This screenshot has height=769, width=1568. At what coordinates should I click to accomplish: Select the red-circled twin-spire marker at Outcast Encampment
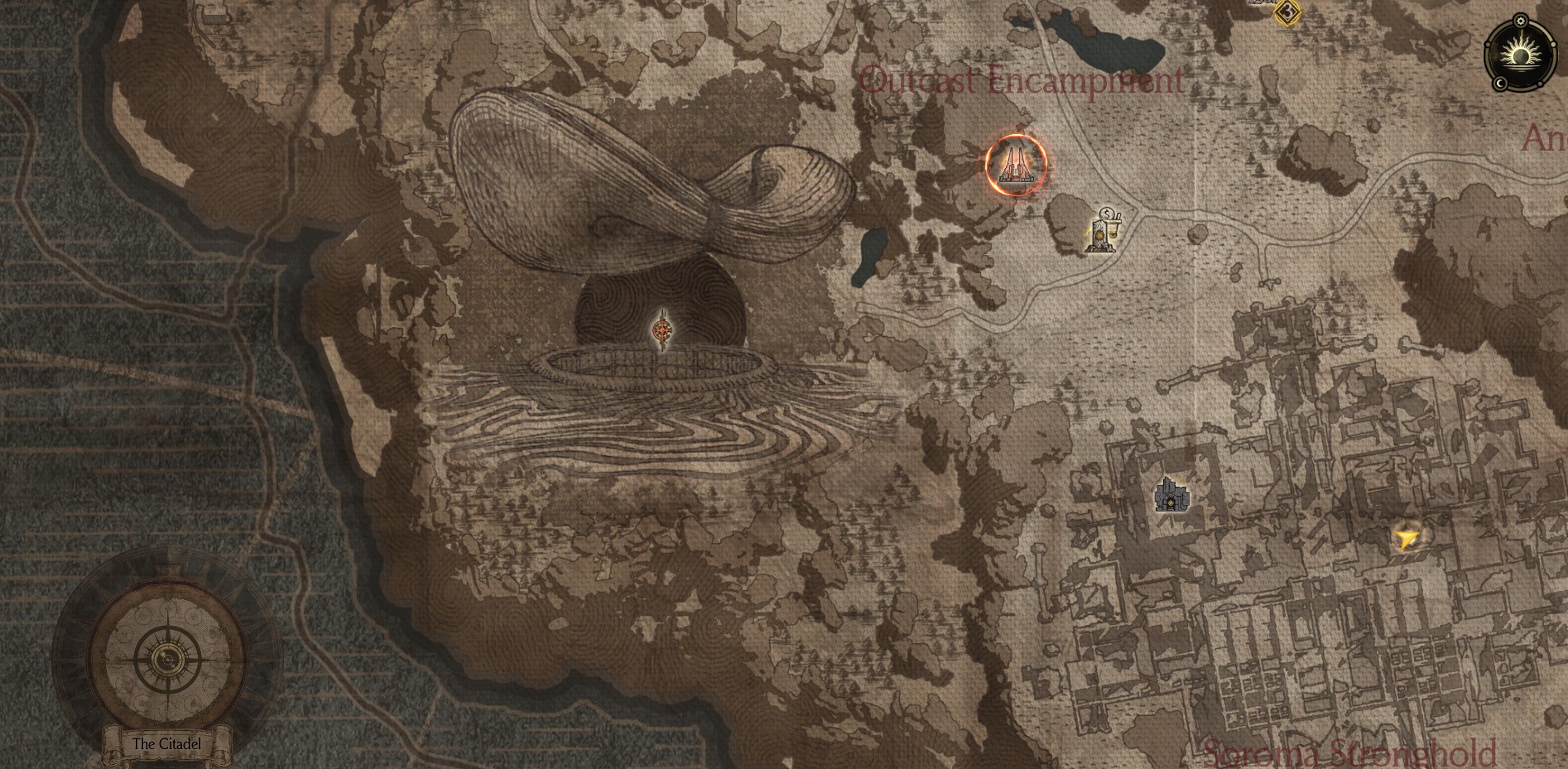[x=1016, y=165]
